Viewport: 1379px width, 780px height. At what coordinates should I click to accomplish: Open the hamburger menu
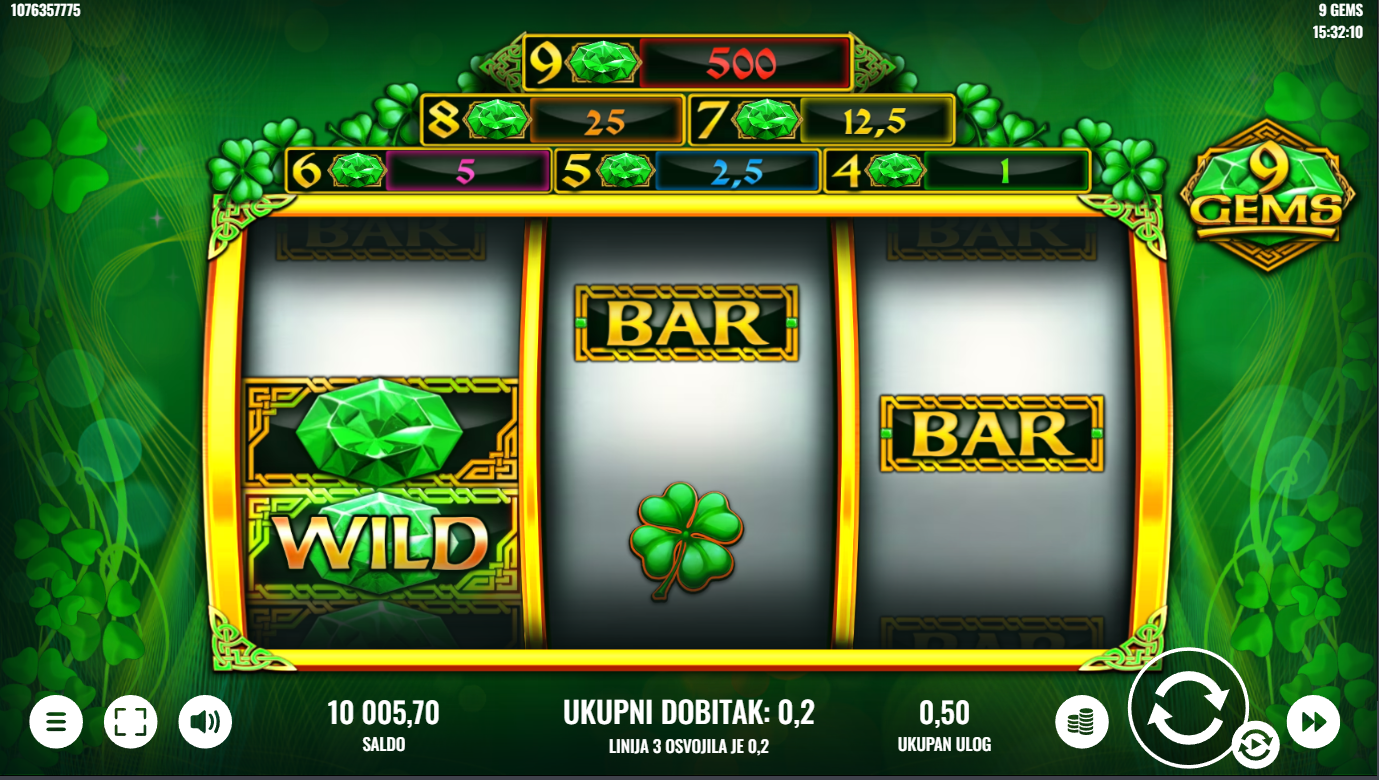pyautogui.click(x=56, y=722)
